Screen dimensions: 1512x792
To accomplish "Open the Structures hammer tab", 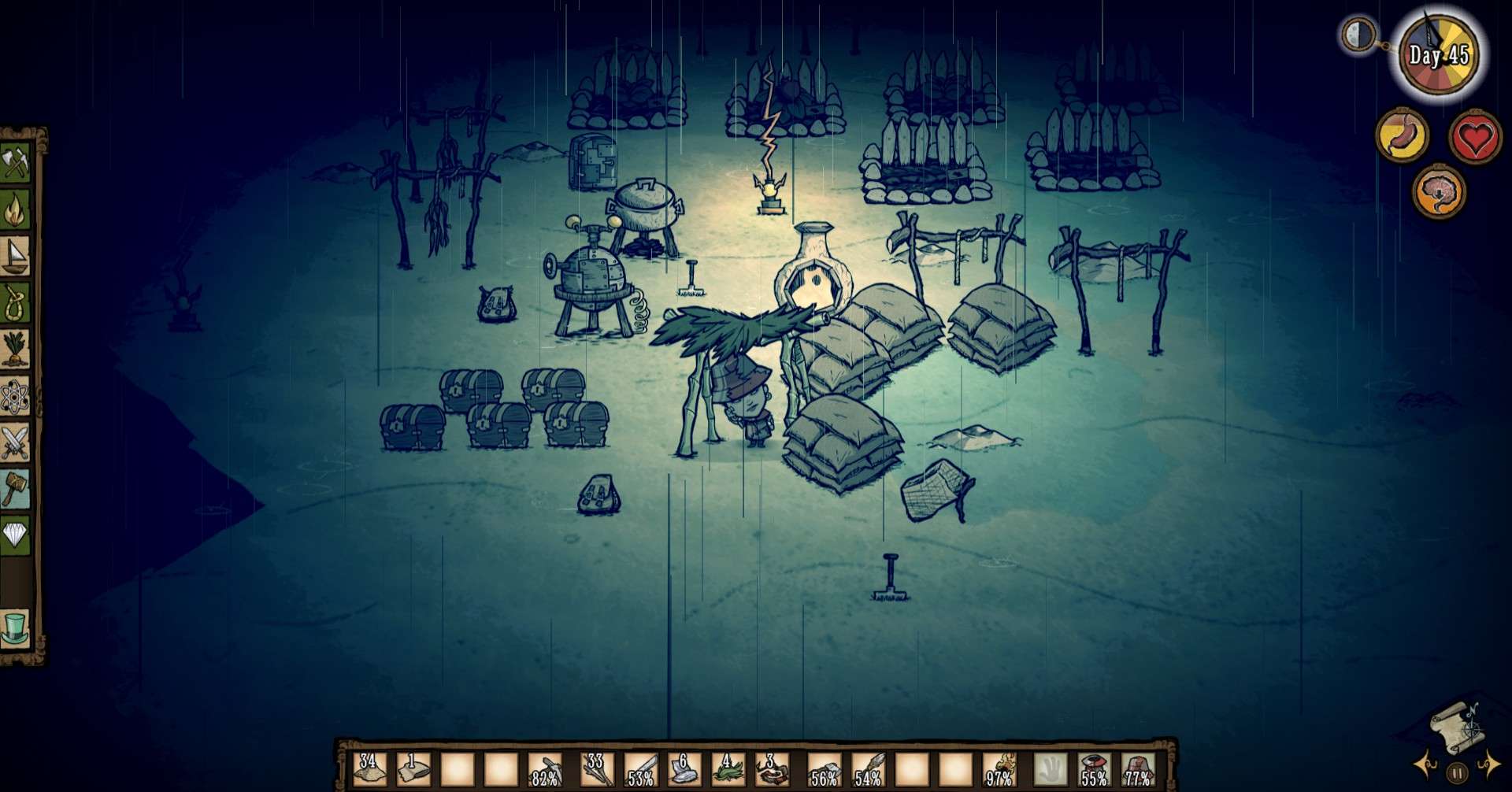I will pos(15,489).
